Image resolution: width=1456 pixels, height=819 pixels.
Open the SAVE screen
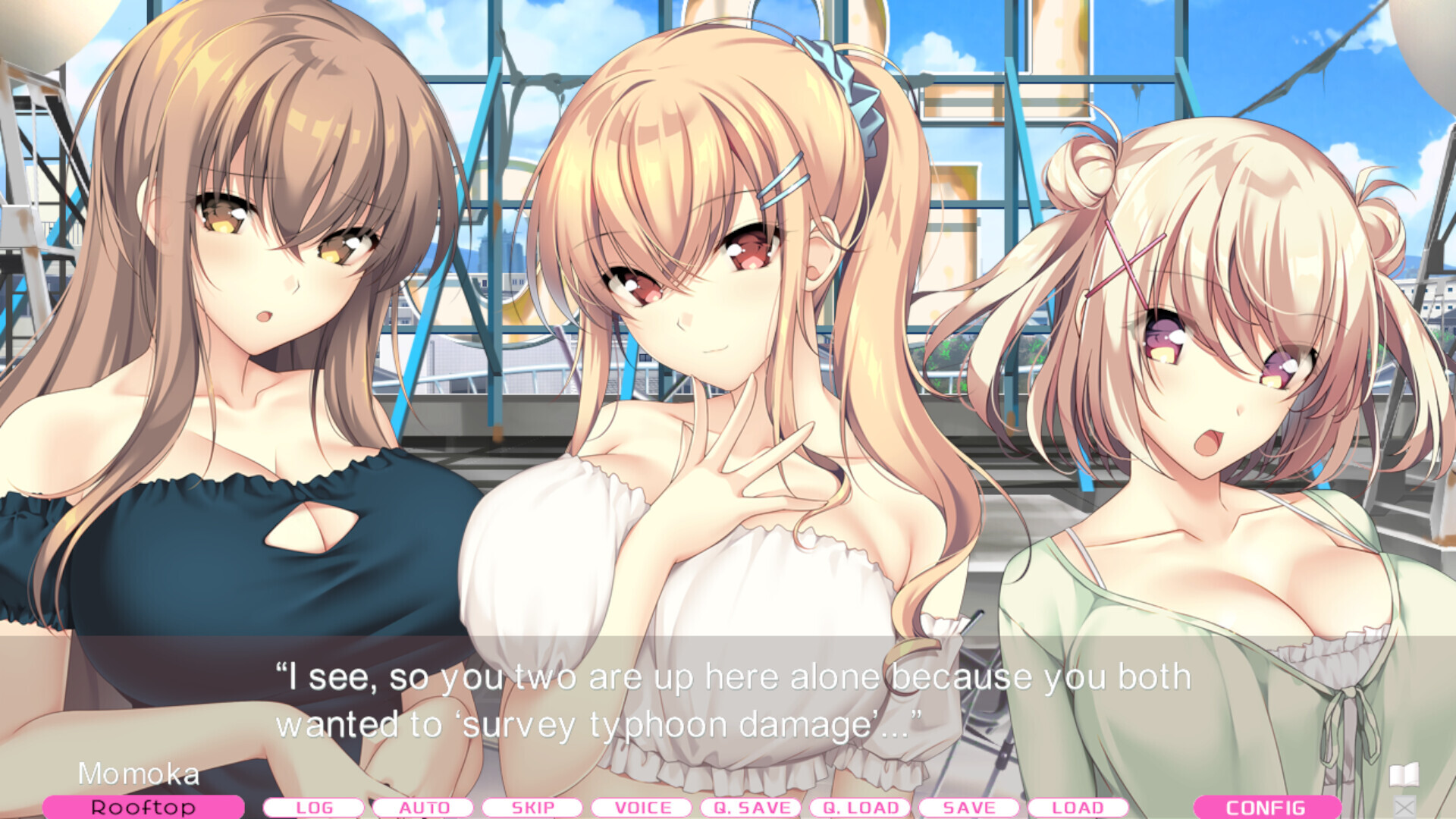pos(970,808)
